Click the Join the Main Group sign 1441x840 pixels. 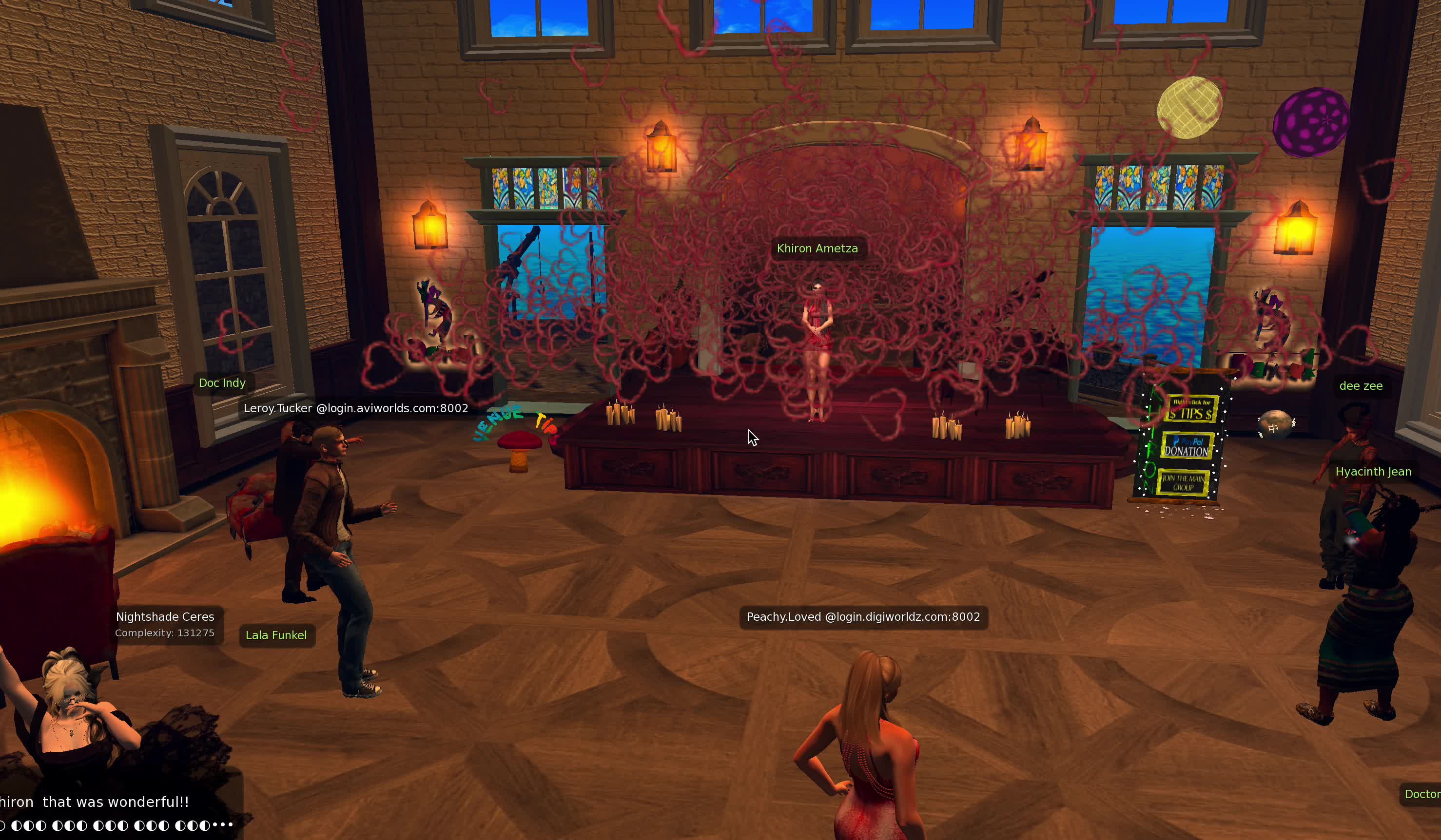(x=1183, y=483)
